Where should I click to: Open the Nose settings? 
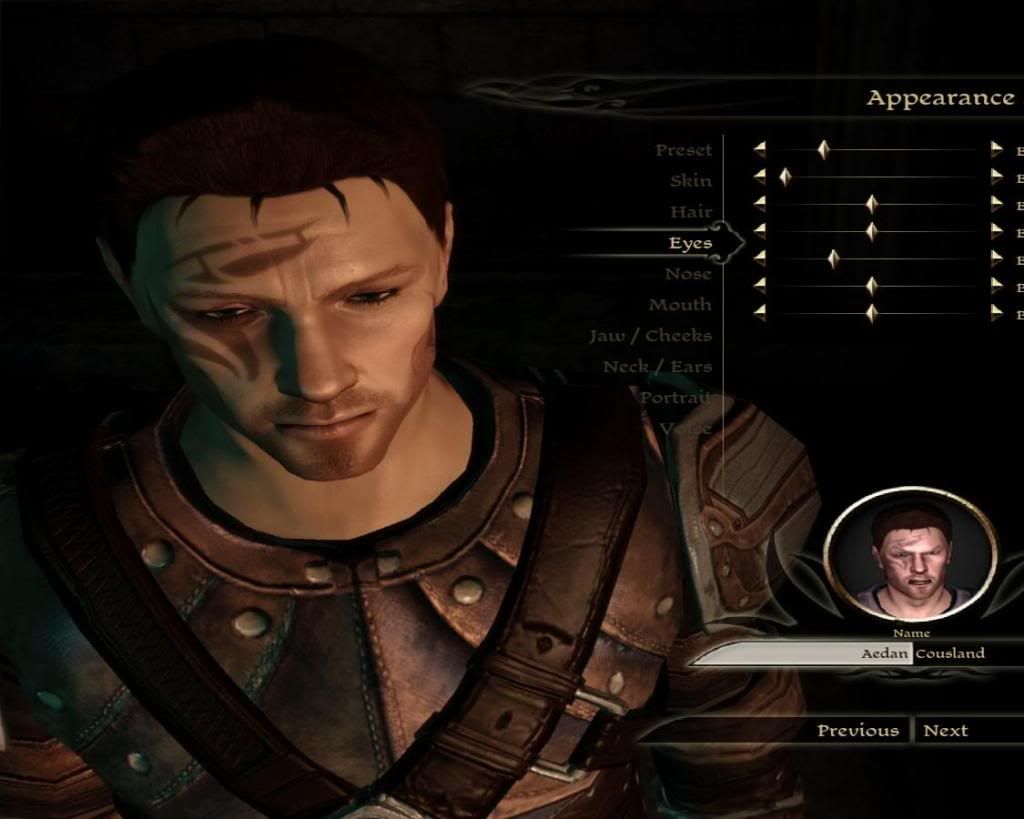(688, 274)
